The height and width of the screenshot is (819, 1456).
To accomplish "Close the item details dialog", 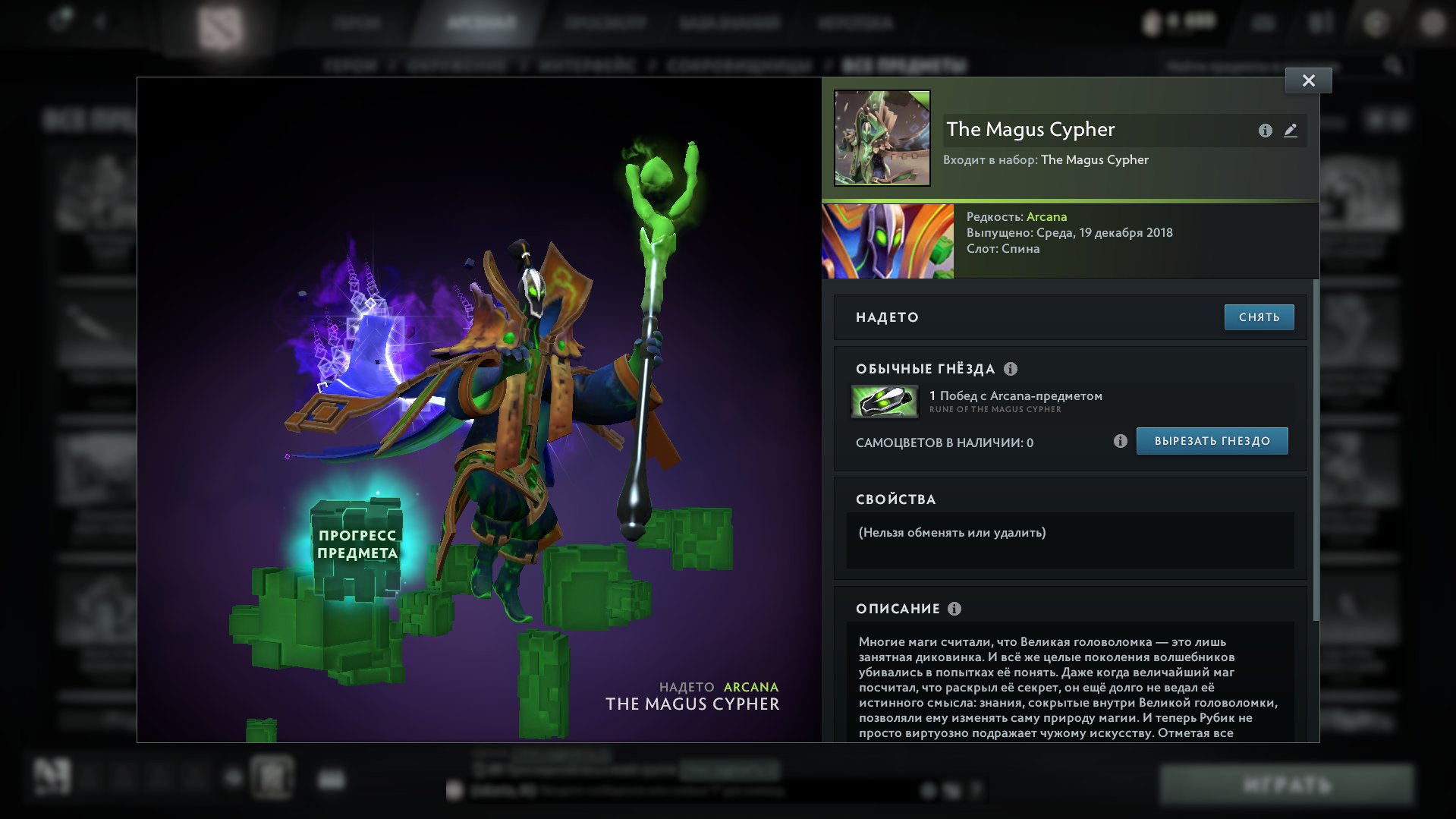I will 1307,80.
